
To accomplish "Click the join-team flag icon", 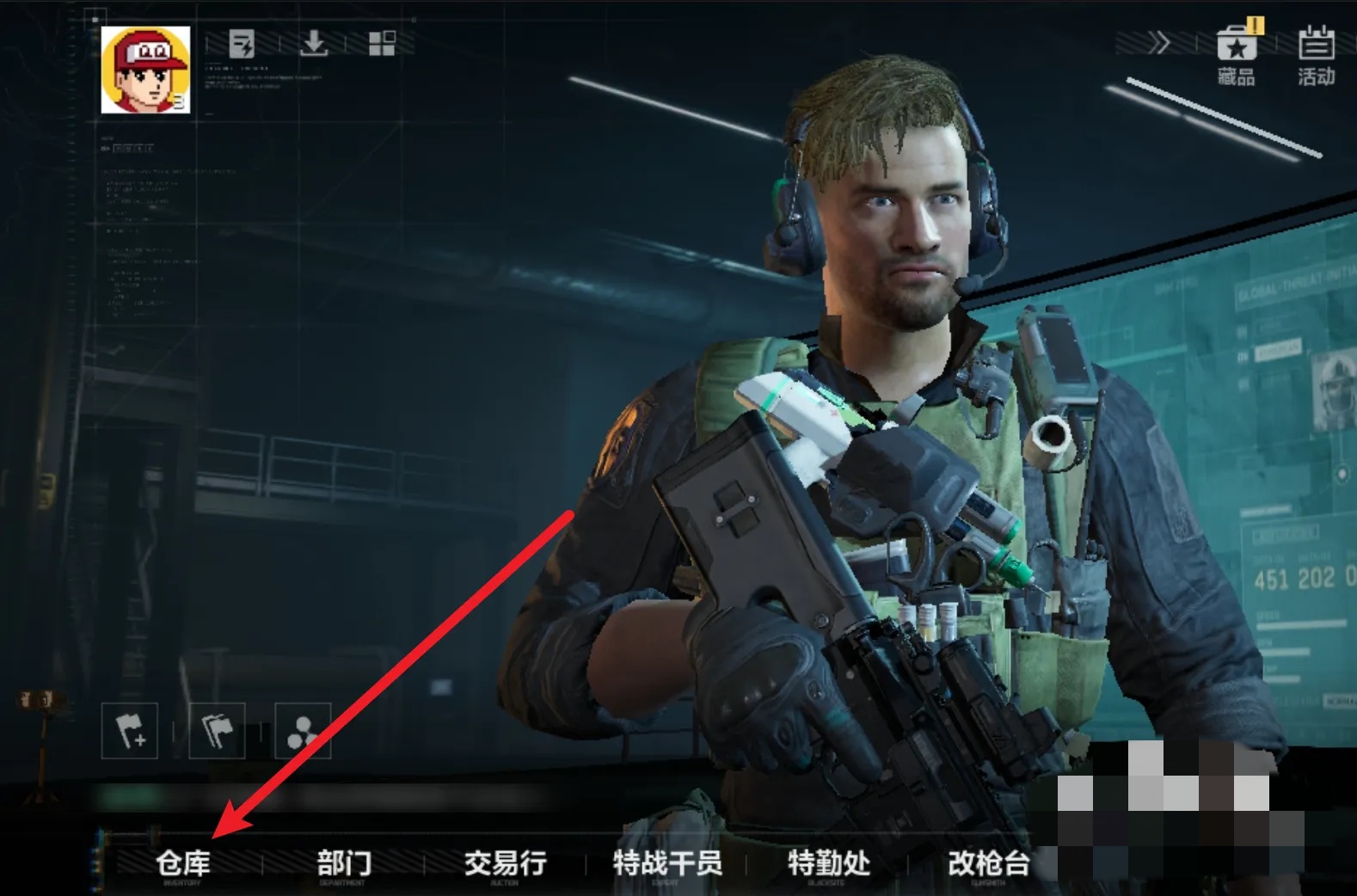I will tap(216, 728).
